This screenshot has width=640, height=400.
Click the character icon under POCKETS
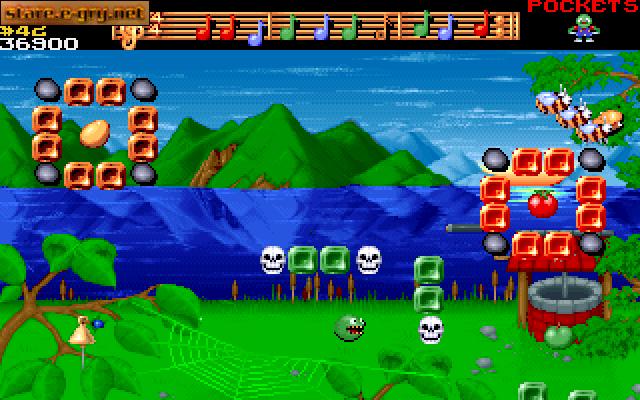pos(580,29)
